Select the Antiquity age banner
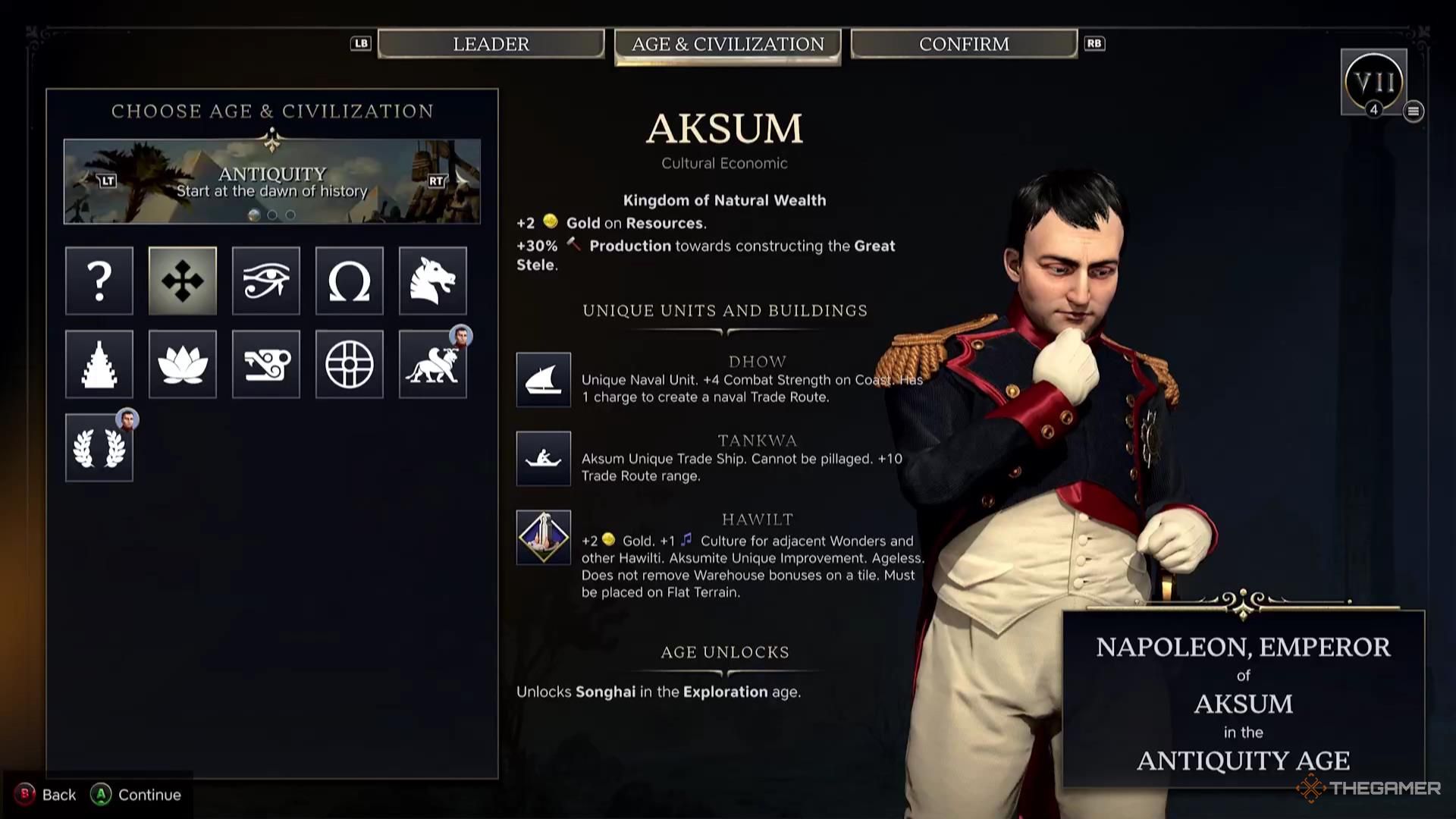Viewport: 1456px width, 819px height. coord(271,181)
